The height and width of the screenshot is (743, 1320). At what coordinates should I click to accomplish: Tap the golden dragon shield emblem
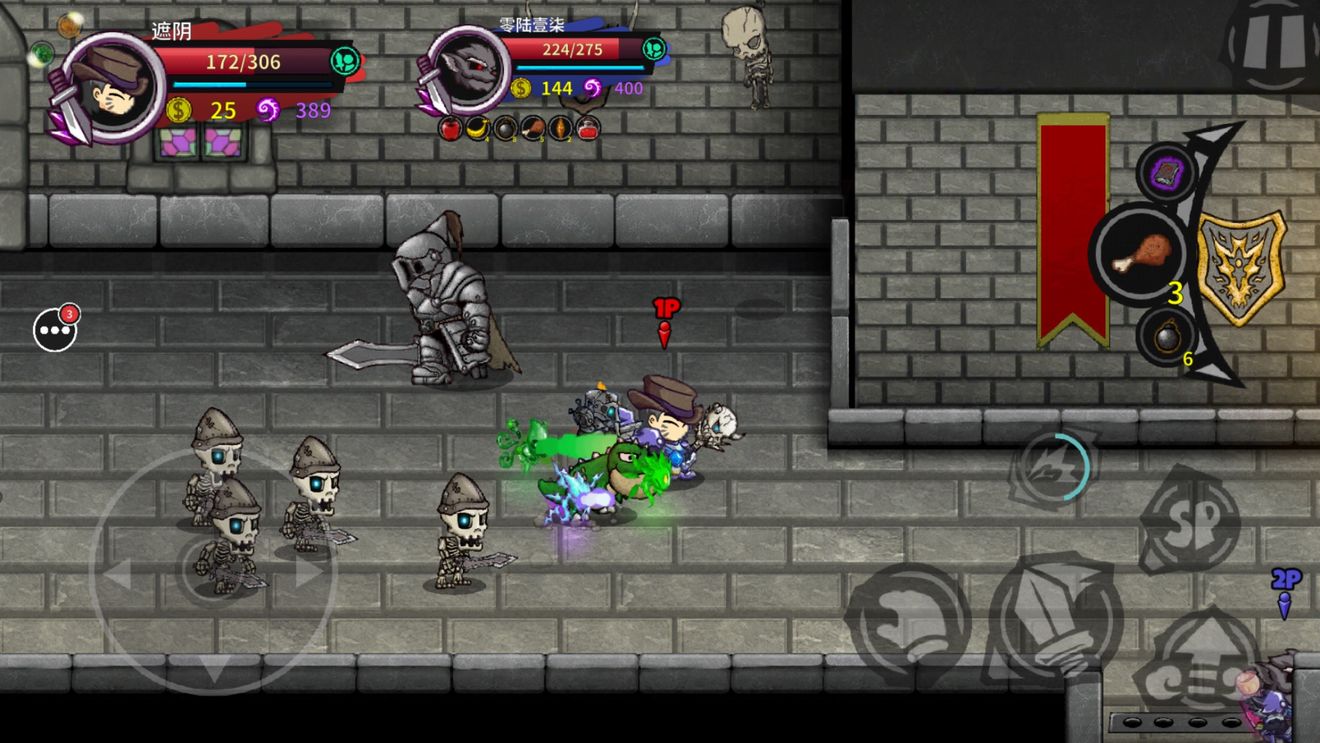pos(1240,267)
